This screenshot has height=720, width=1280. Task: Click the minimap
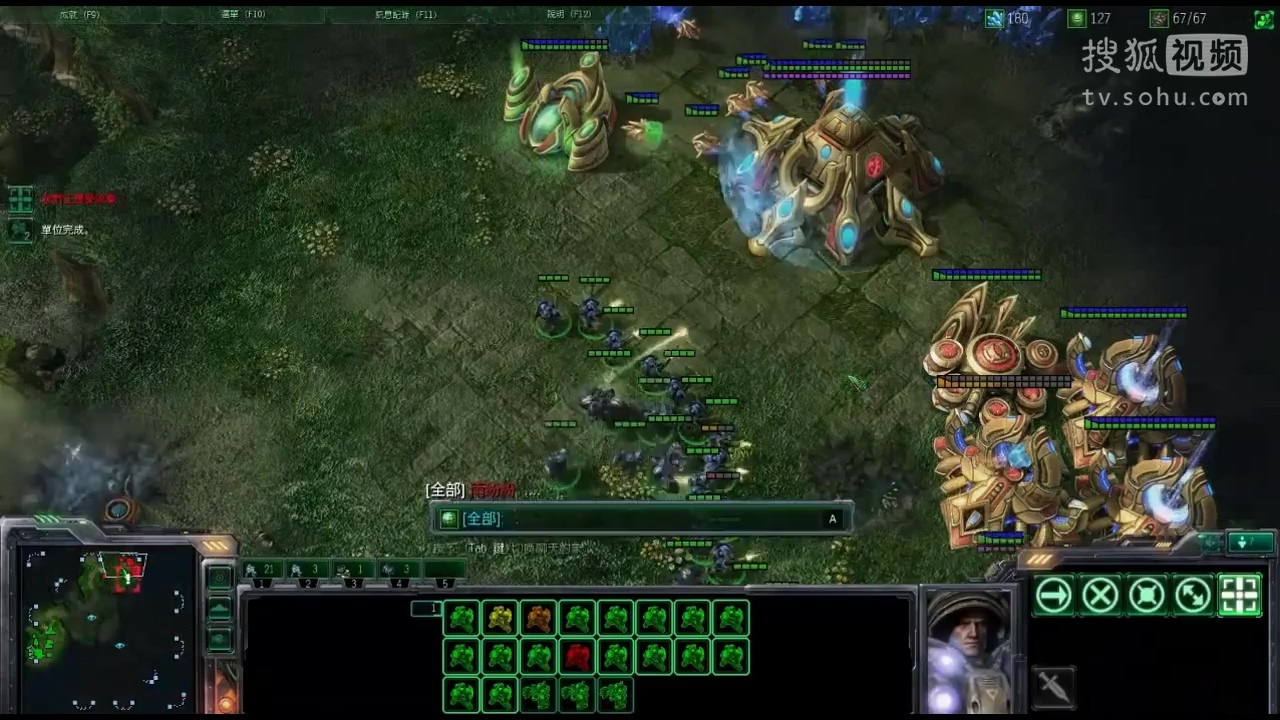click(106, 626)
